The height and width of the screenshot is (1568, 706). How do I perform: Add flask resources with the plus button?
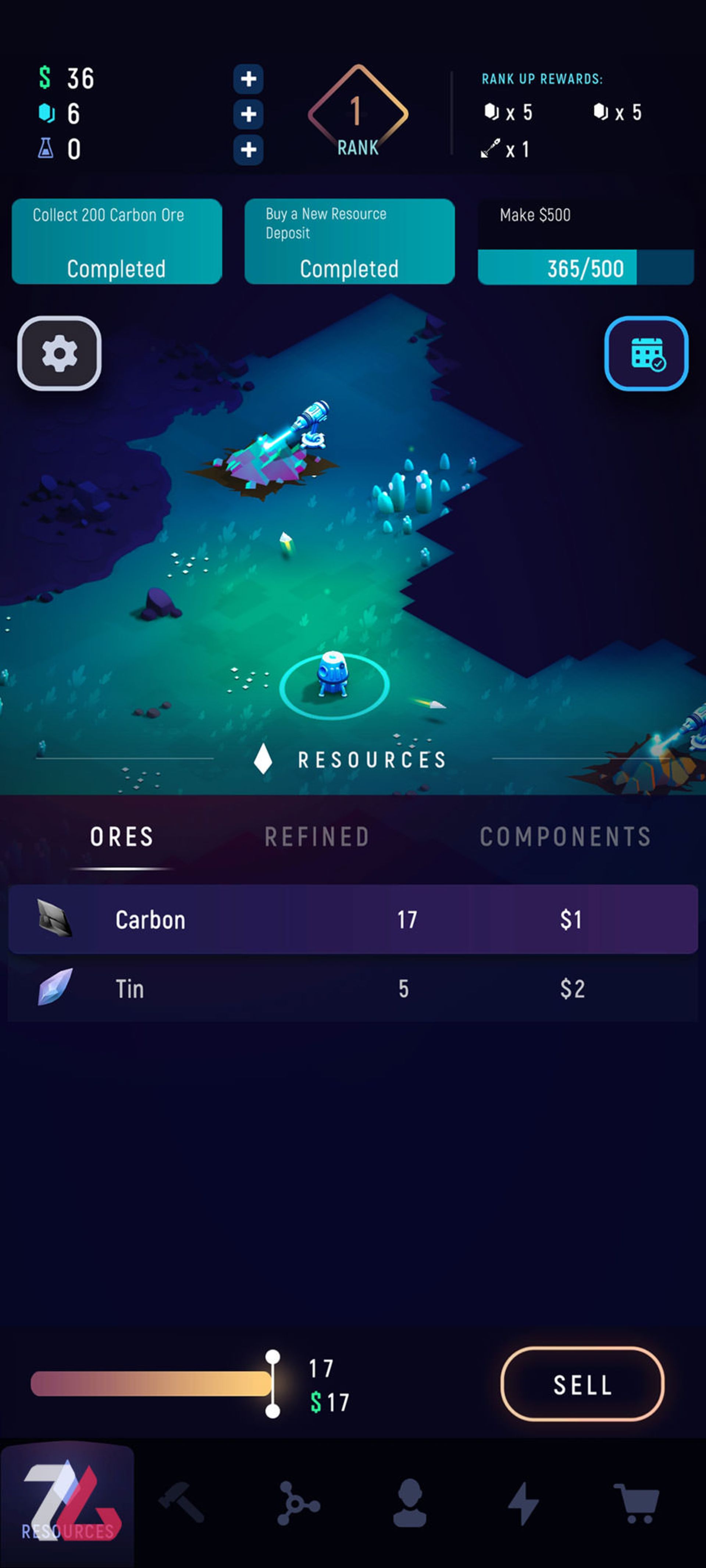point(248,150)
